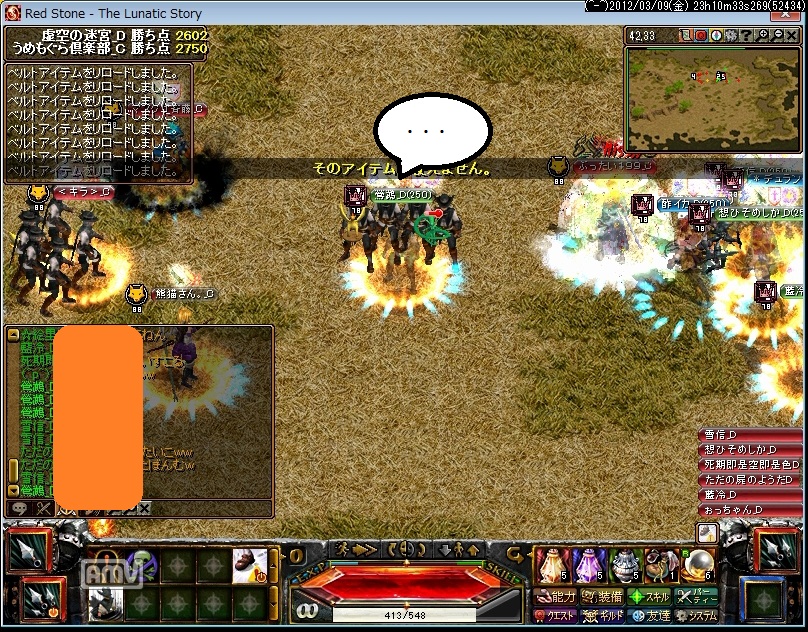Open the スキル (skills) window
Viewport: 808px width, 632px height.
point(649,597)
